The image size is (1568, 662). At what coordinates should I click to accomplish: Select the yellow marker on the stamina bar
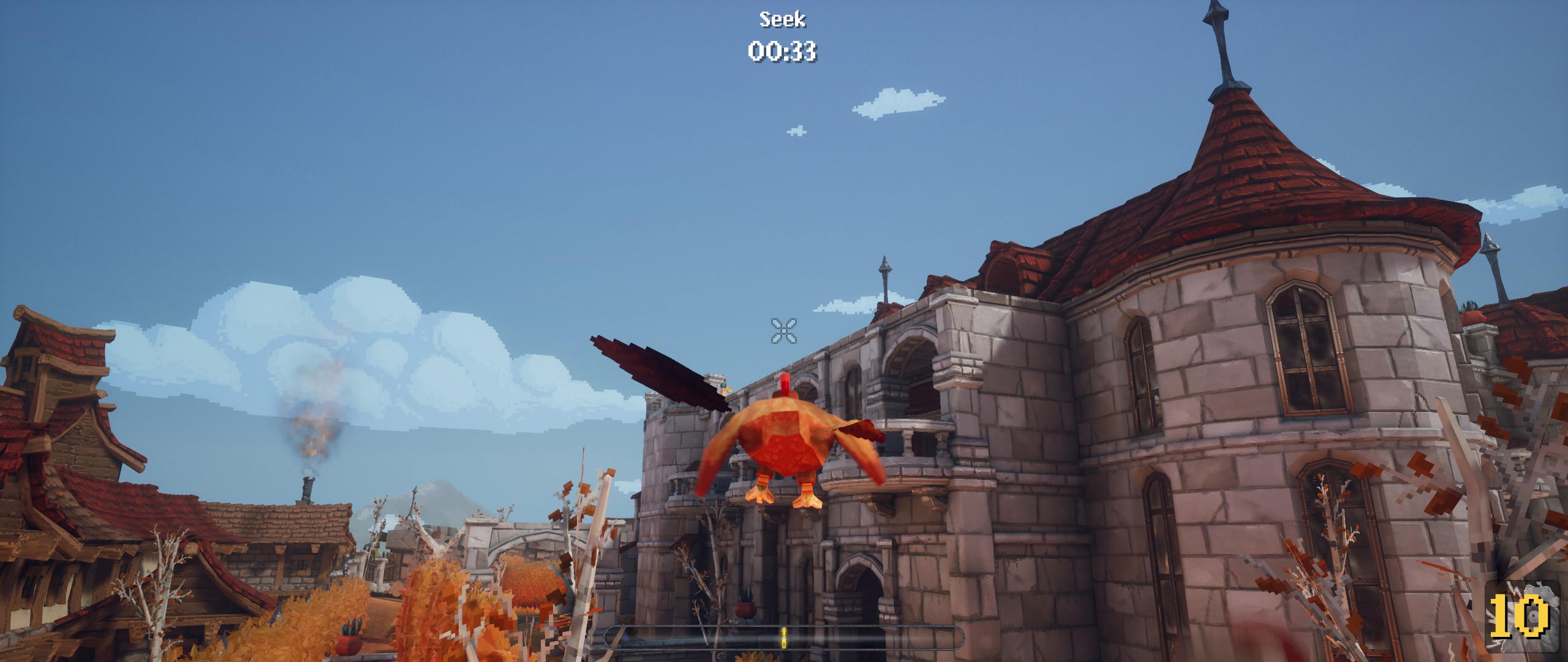pos(784,637)
